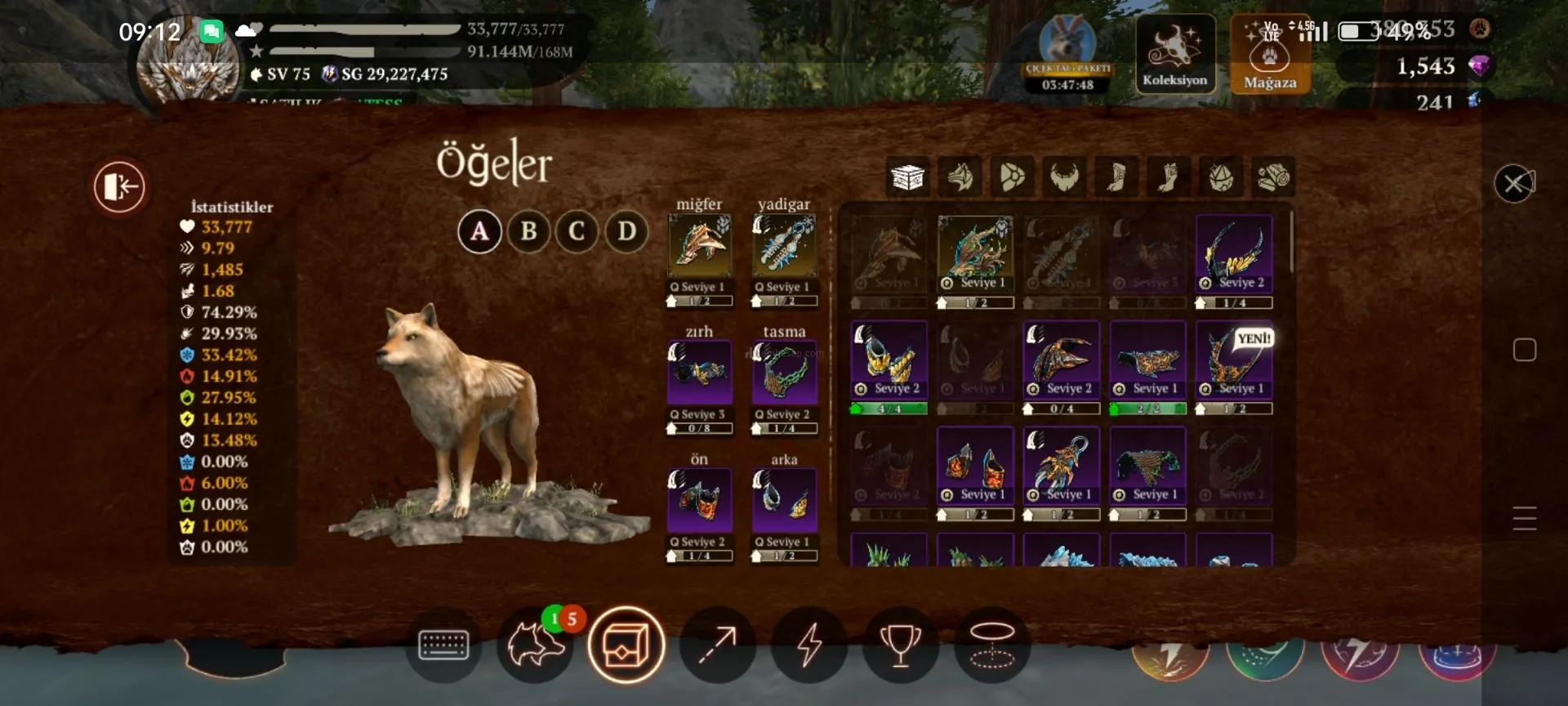Choose loadout C
The height and width of the screenshot is (706, 1568).
pos(577,231)
